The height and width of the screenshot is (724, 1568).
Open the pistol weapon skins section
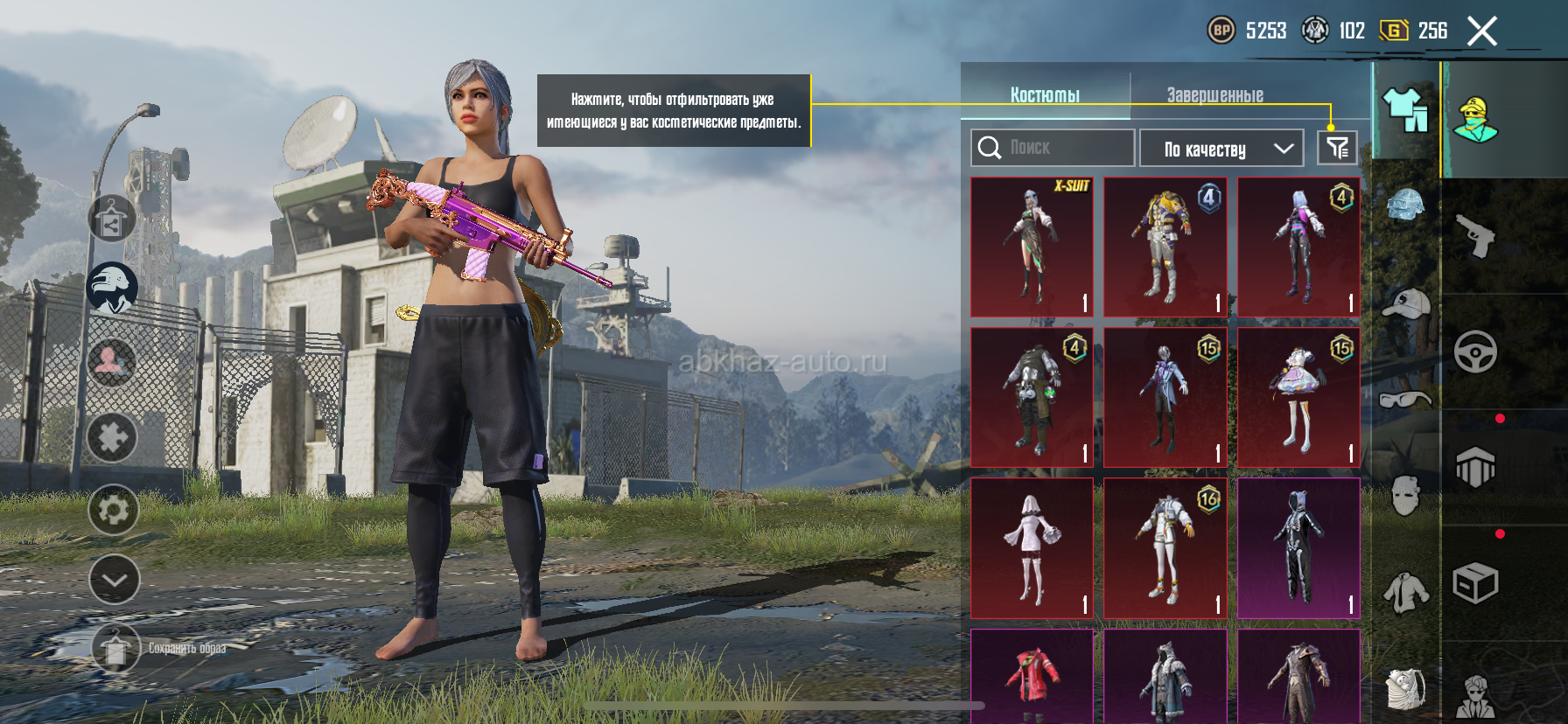pyautogui.click(x=1475, y=234)
